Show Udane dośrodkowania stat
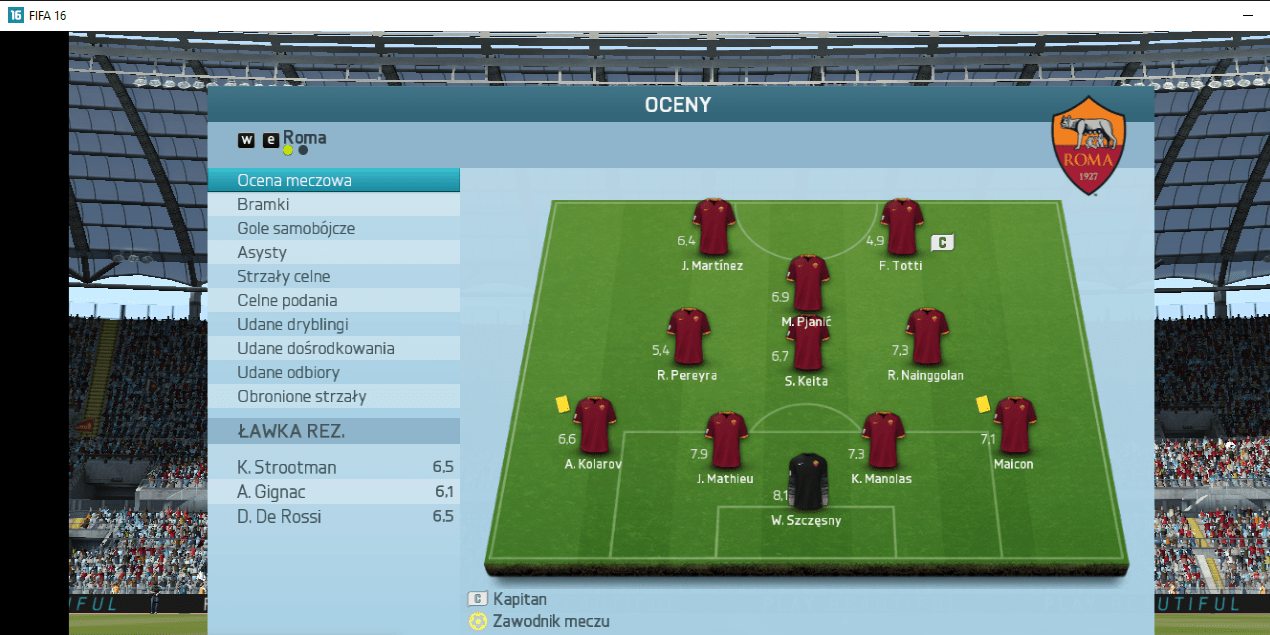The image size is (1270, 635). click(333, 349)
